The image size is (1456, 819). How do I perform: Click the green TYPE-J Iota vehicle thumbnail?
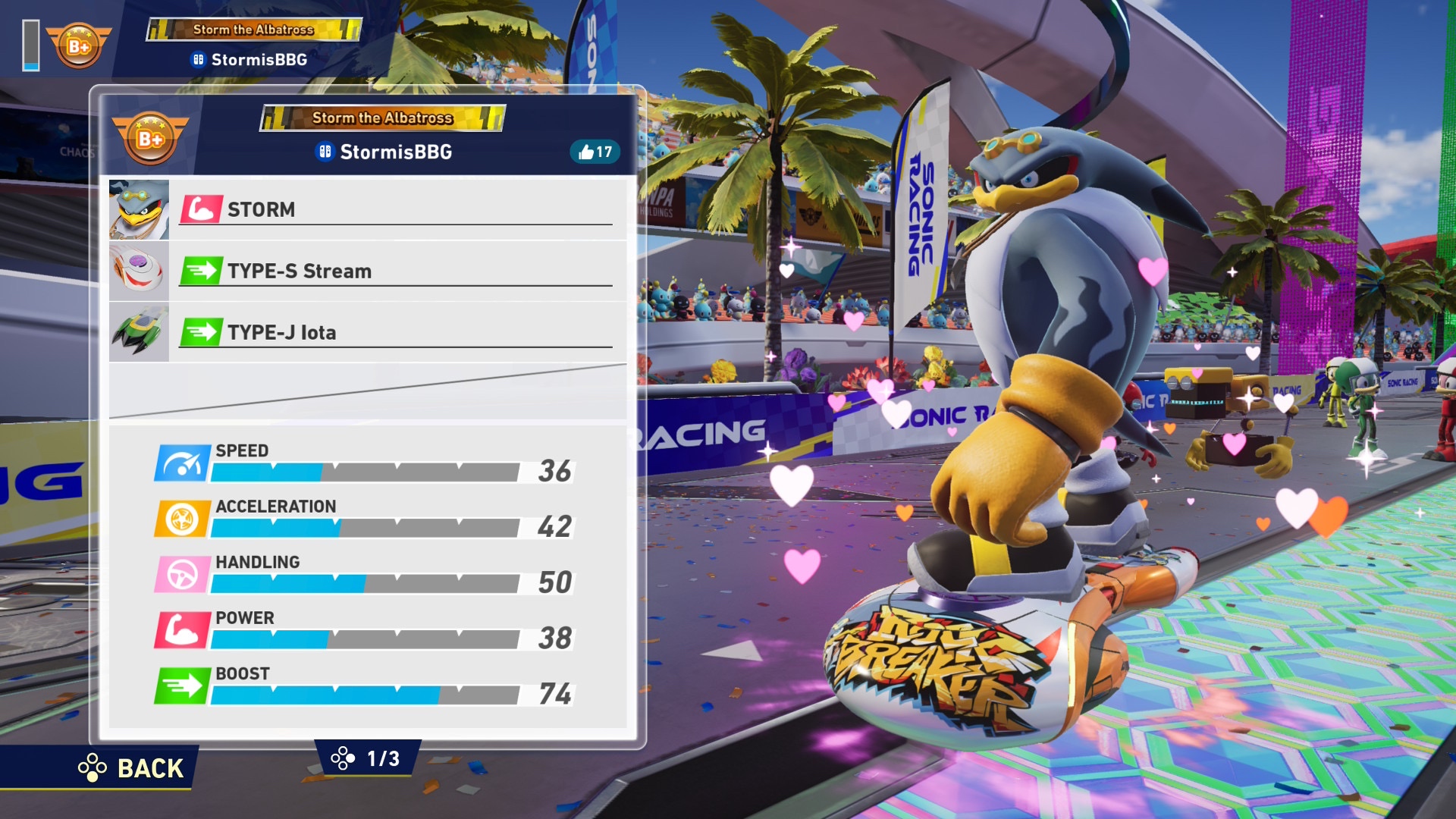point(139,332)
